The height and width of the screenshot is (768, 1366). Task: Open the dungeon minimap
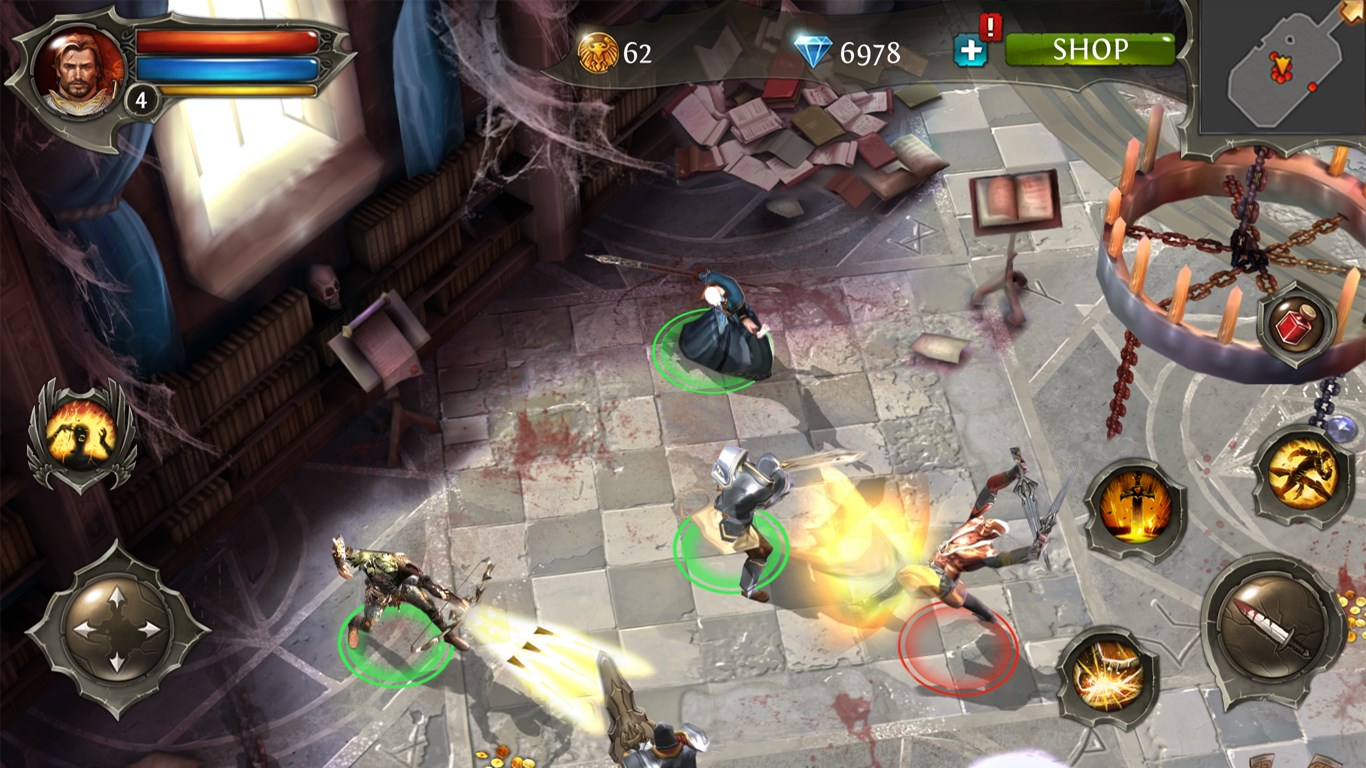coord(1284,68)
